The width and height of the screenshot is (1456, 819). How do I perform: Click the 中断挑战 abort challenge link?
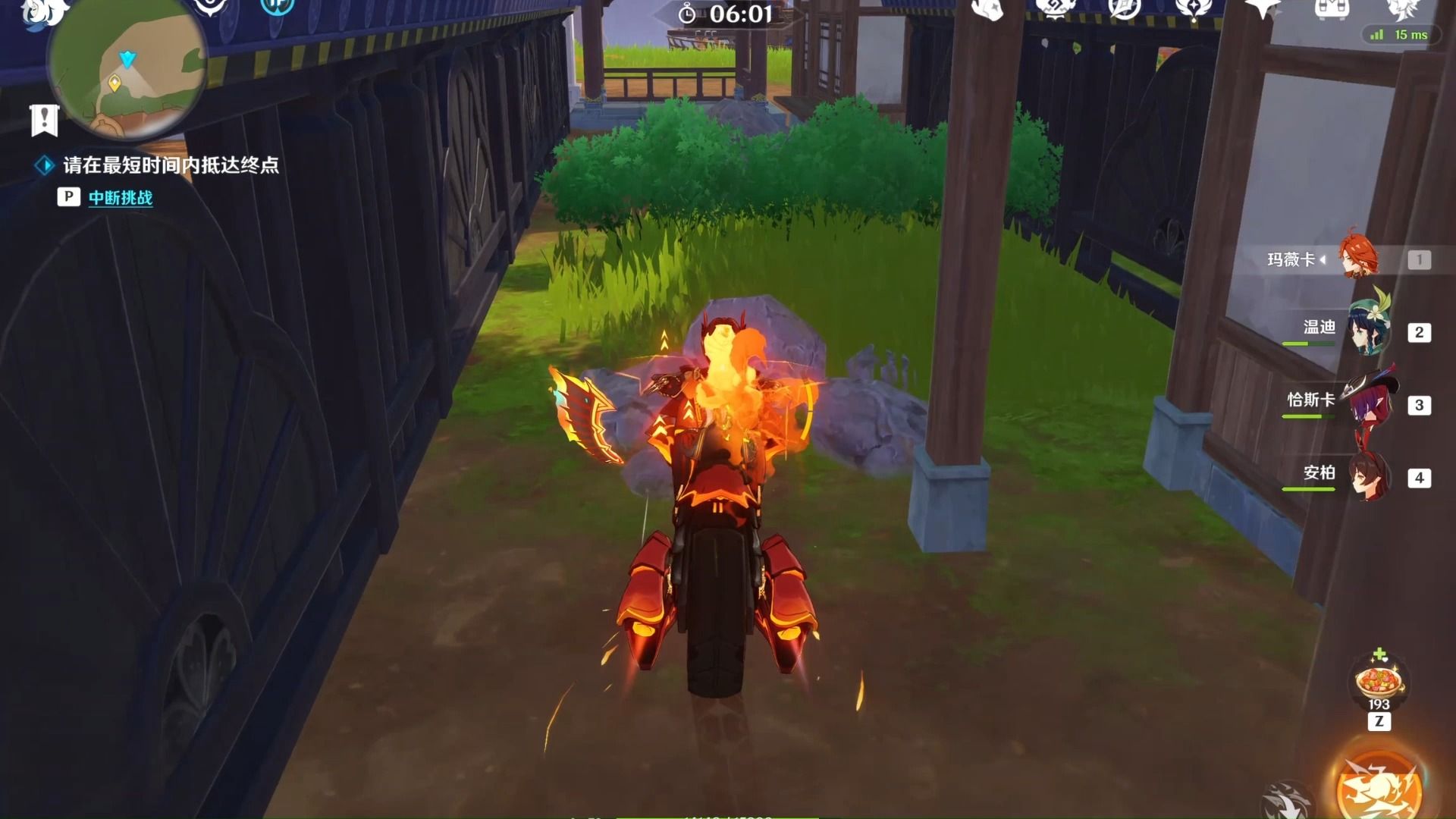click(121, 198)
